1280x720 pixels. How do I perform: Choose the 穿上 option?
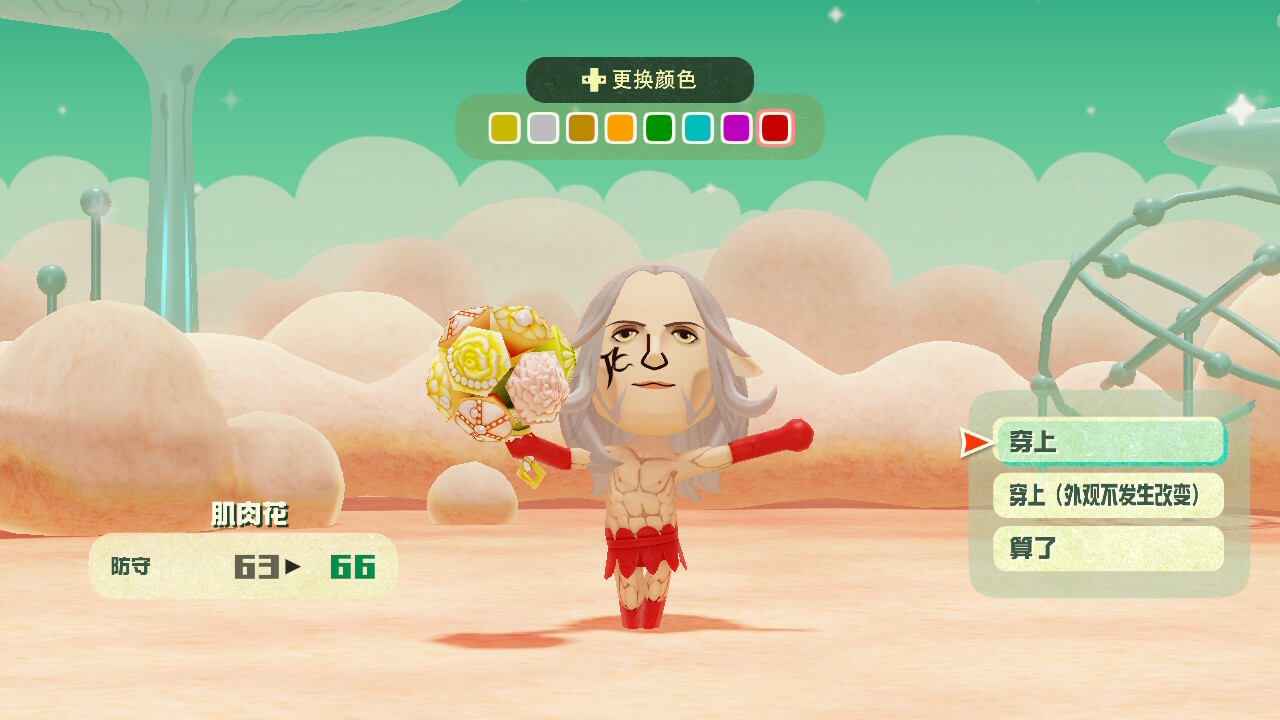(x=1108, y=441)
